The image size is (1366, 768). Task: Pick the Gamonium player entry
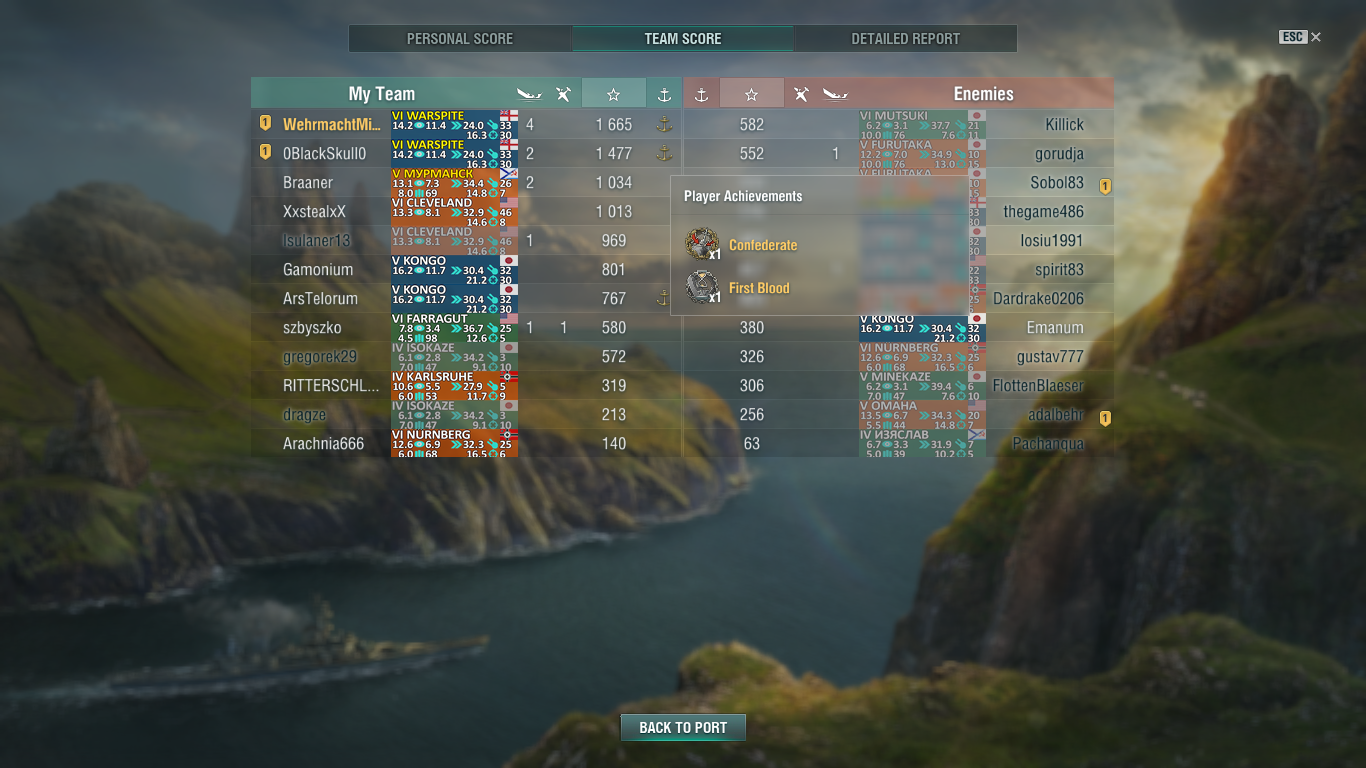318,270
